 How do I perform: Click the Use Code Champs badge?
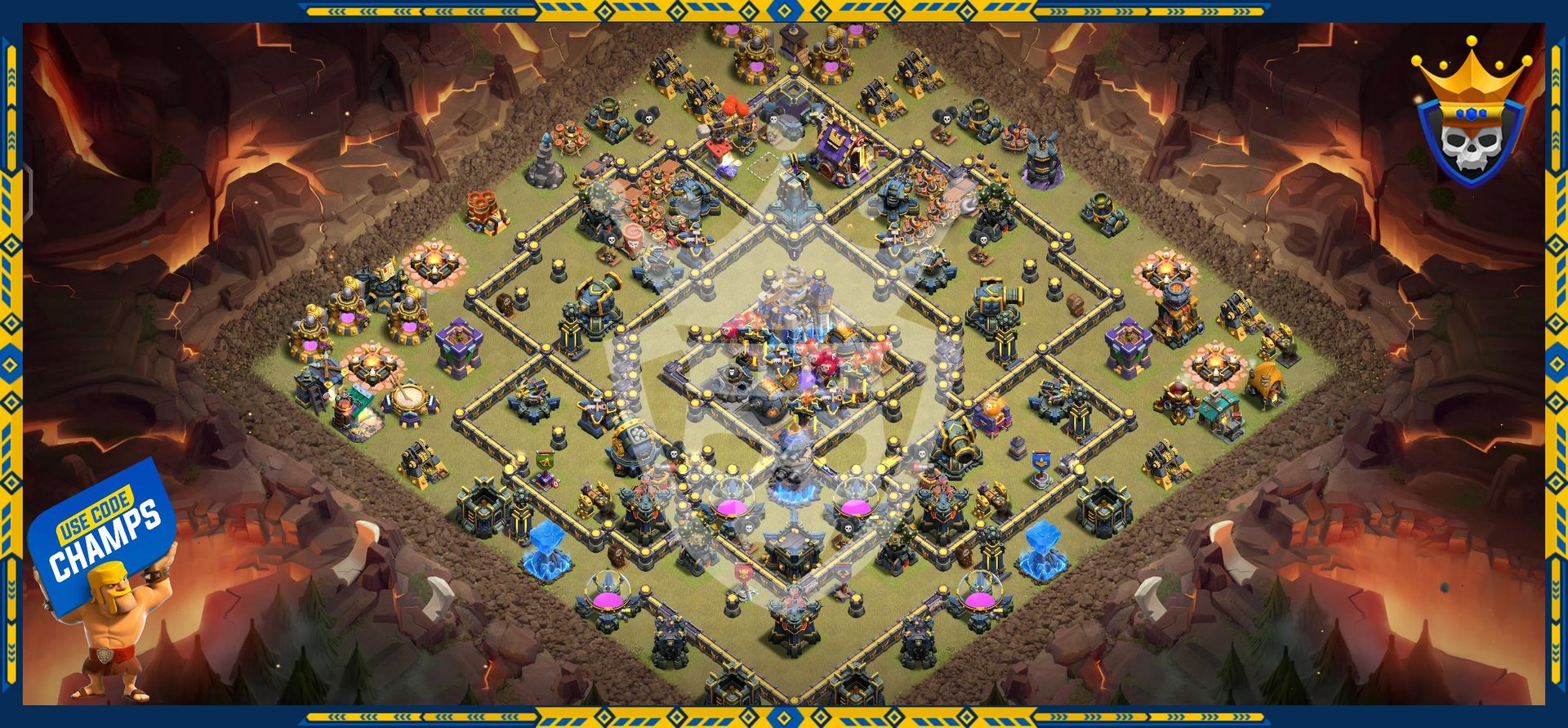pos(104,533)
